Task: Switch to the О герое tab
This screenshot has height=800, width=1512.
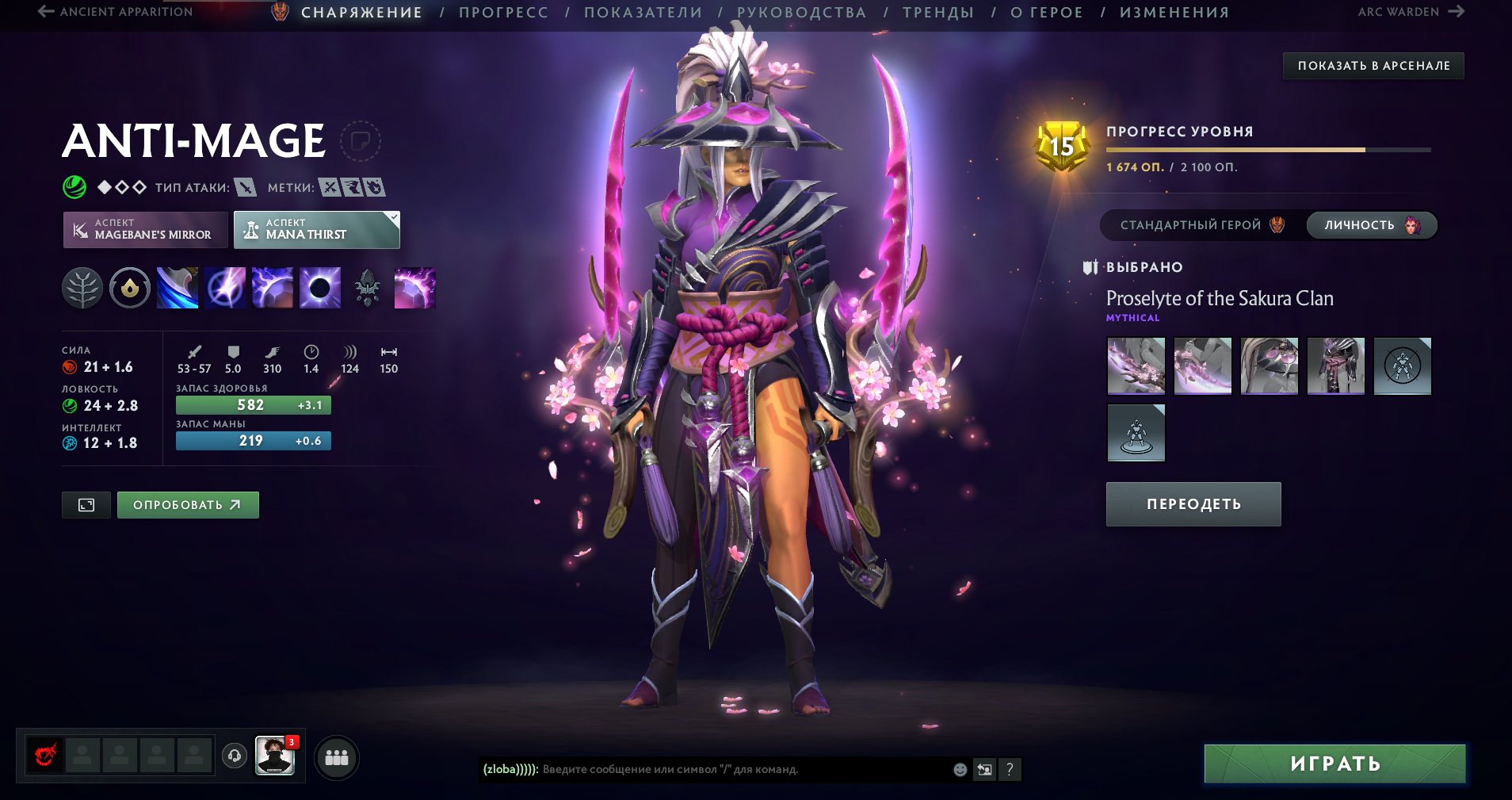Action: (x=1046, y=13)
